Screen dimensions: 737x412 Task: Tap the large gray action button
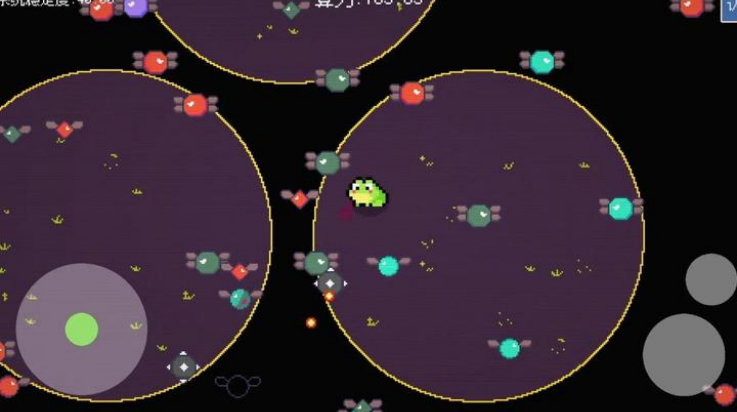point(683,354)
